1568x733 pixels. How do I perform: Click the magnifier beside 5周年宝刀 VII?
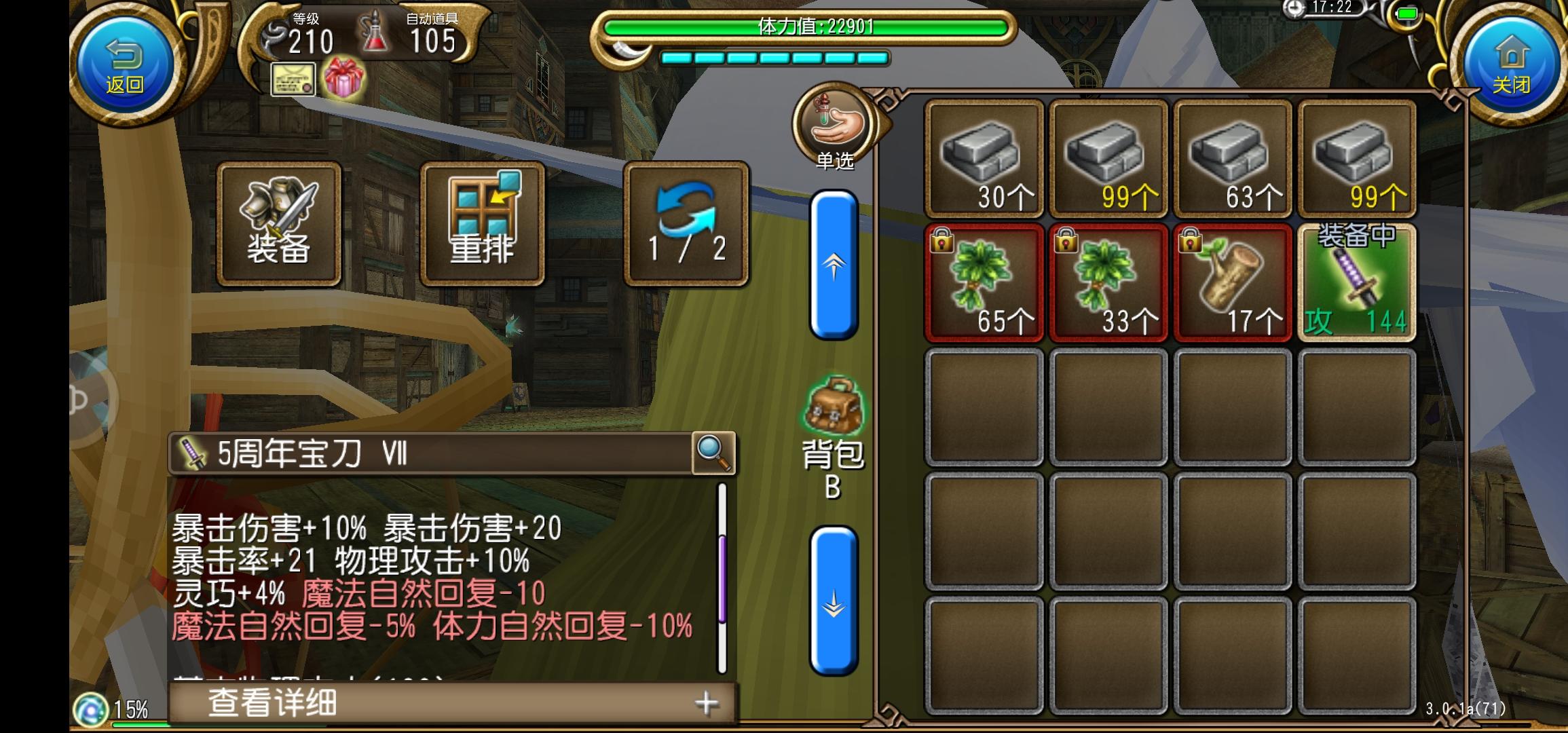[x=707, y=453]
